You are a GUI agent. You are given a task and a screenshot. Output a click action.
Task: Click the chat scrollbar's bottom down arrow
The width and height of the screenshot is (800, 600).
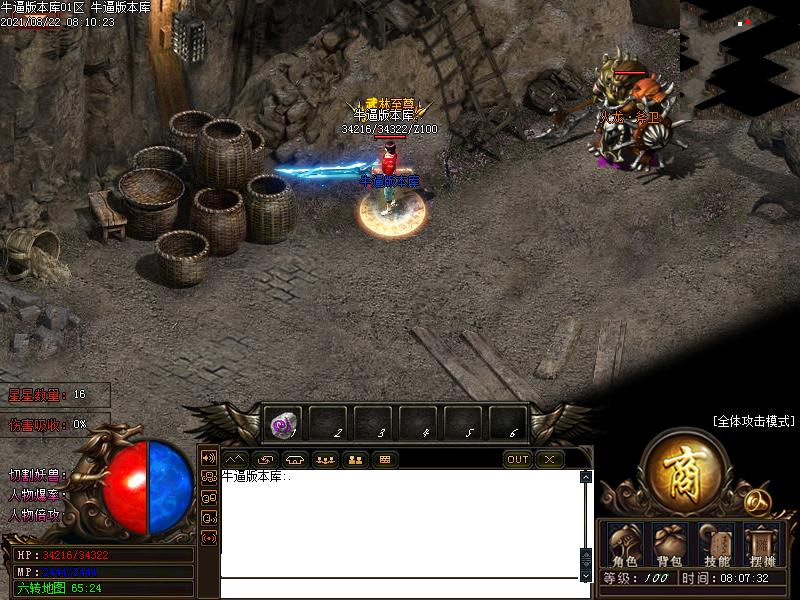pos(586,576)
